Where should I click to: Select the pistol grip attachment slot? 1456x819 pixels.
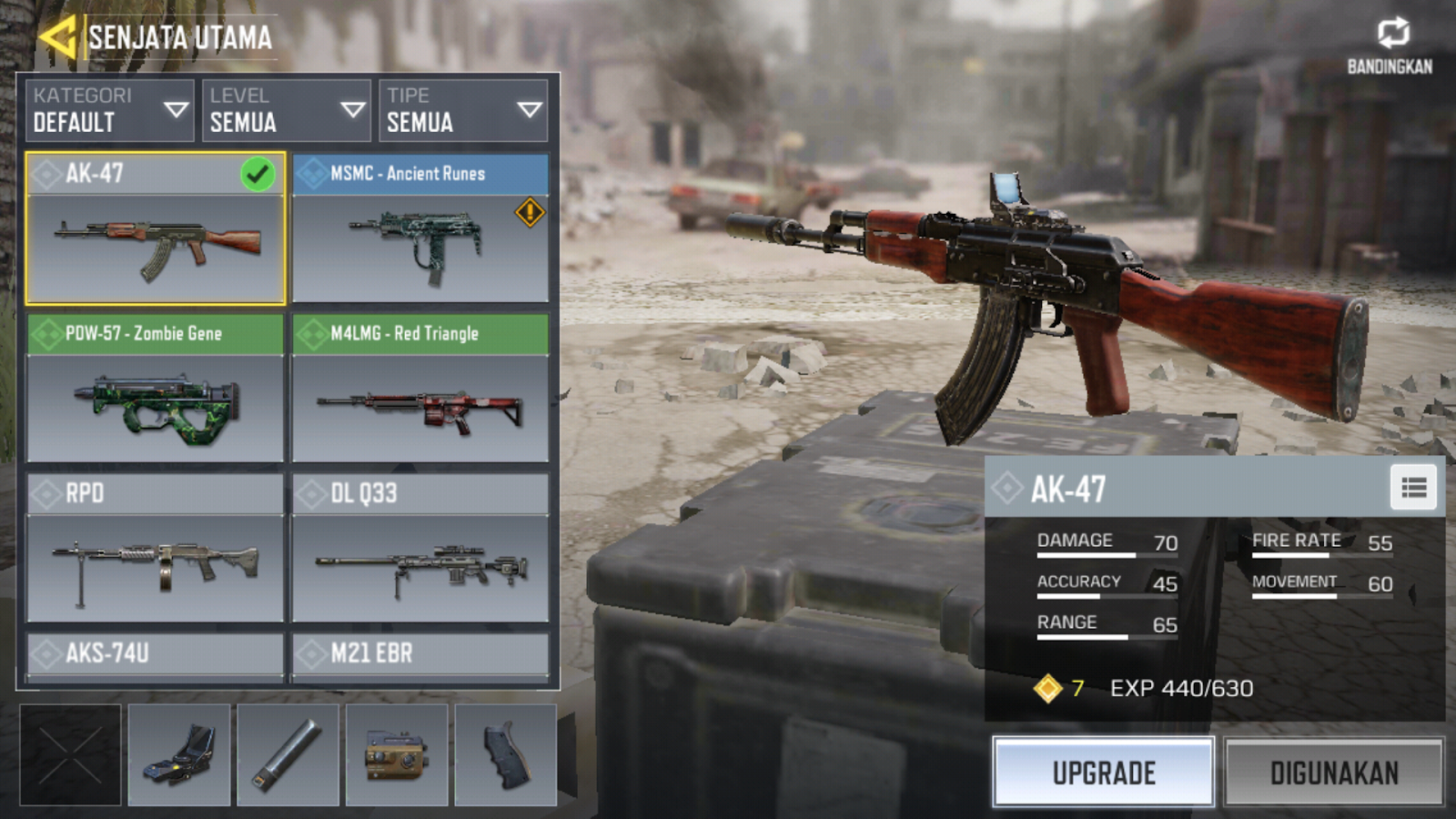506,755
